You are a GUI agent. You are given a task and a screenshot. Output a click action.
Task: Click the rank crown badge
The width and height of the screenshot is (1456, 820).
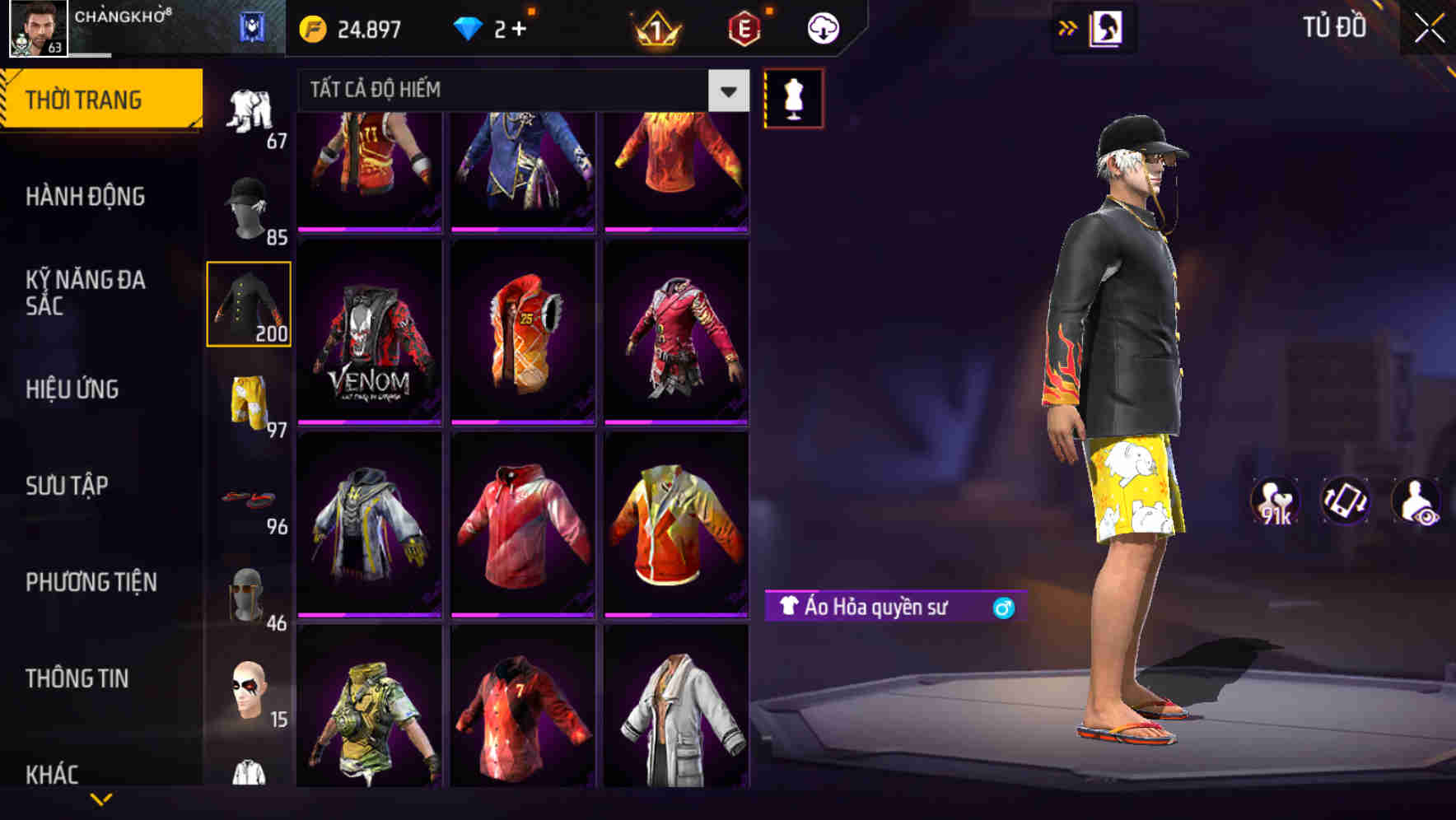659,26
